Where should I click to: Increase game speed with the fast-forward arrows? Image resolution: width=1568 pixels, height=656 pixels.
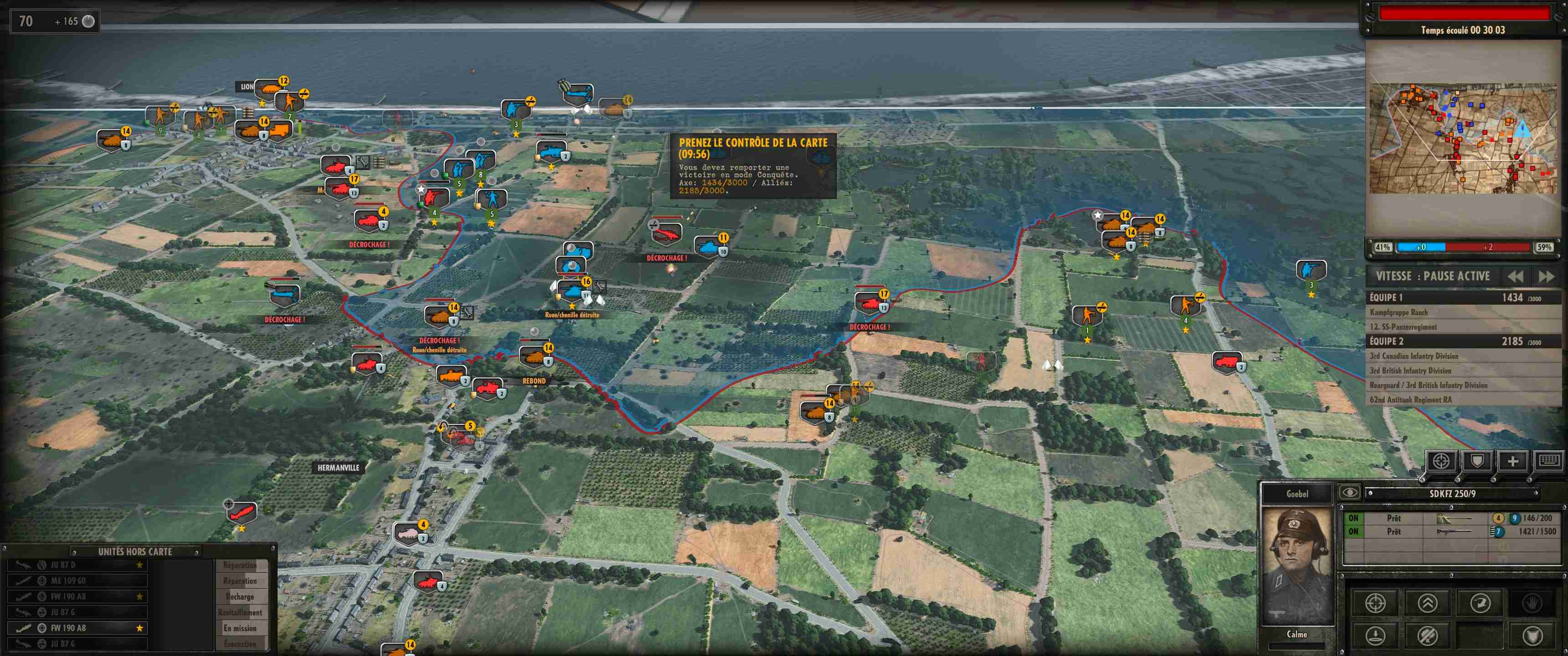1546,277
